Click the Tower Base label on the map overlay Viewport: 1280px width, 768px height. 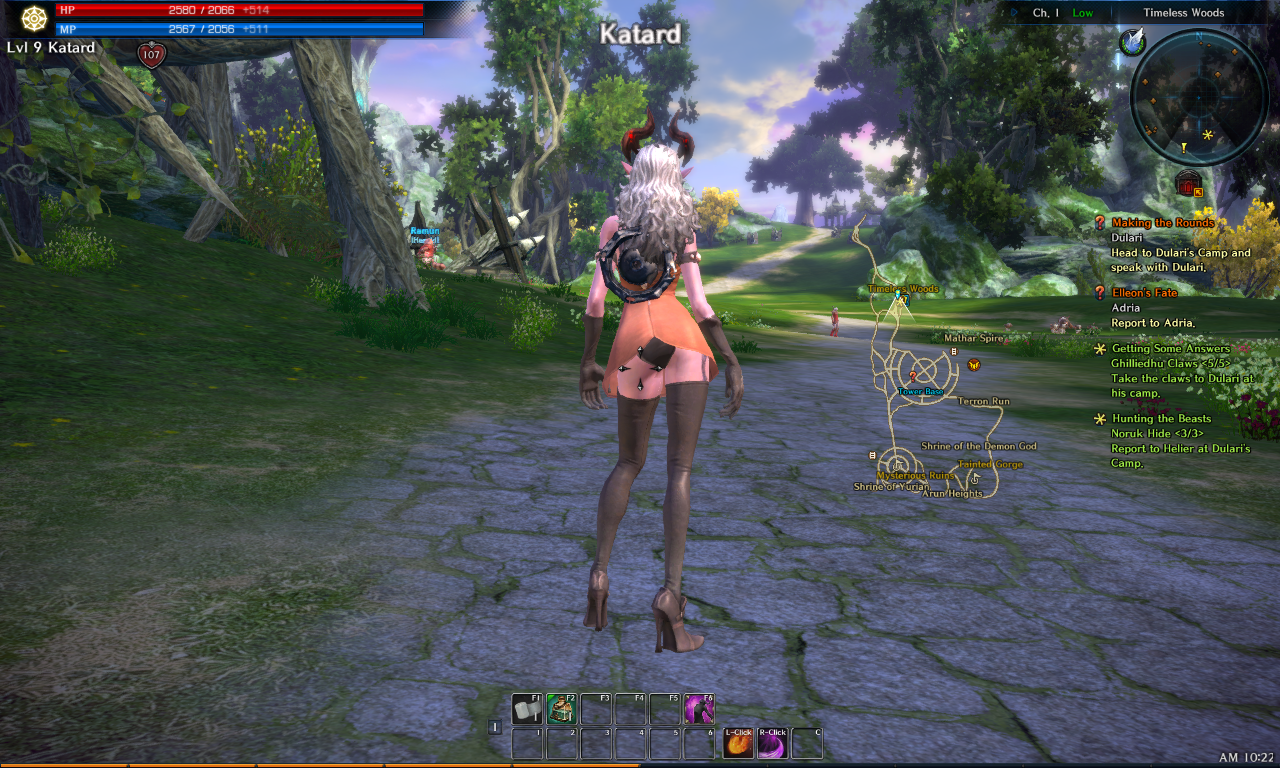[920, 392]
